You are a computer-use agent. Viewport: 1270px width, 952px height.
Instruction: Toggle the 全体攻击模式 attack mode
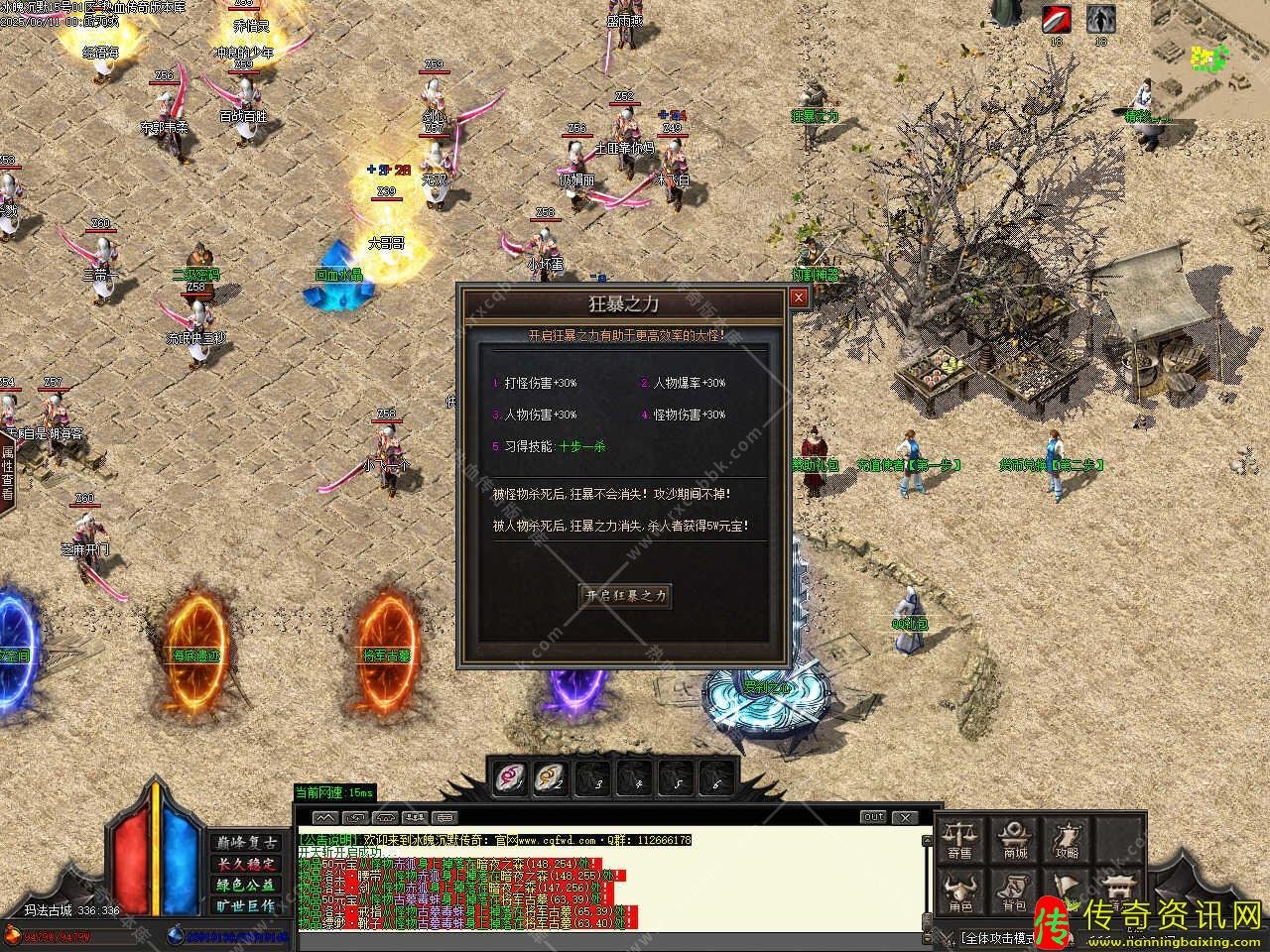click(995, 936)
